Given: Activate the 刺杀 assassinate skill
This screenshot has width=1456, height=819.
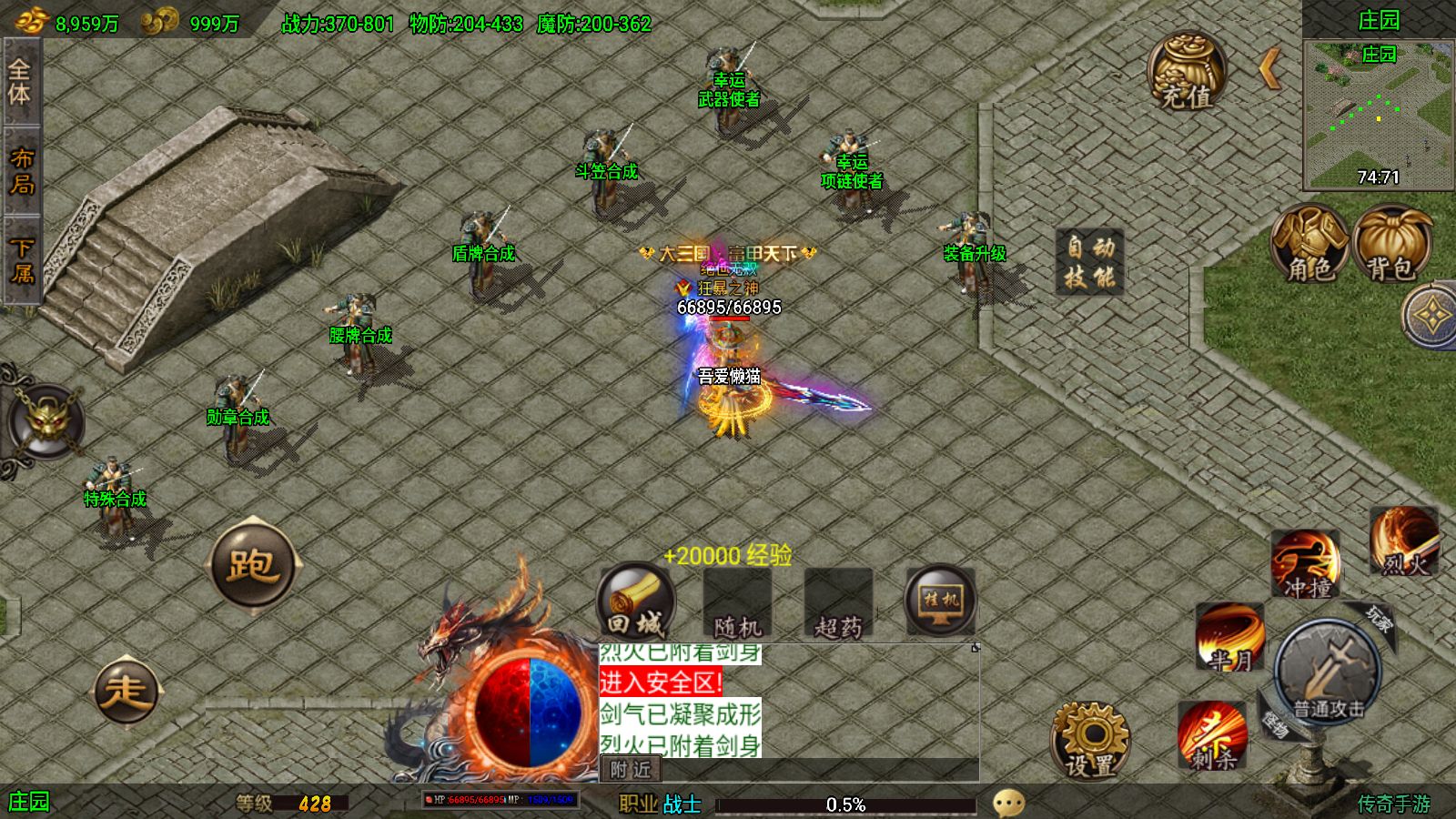Looking at the screenshot, I should 1212,735.
